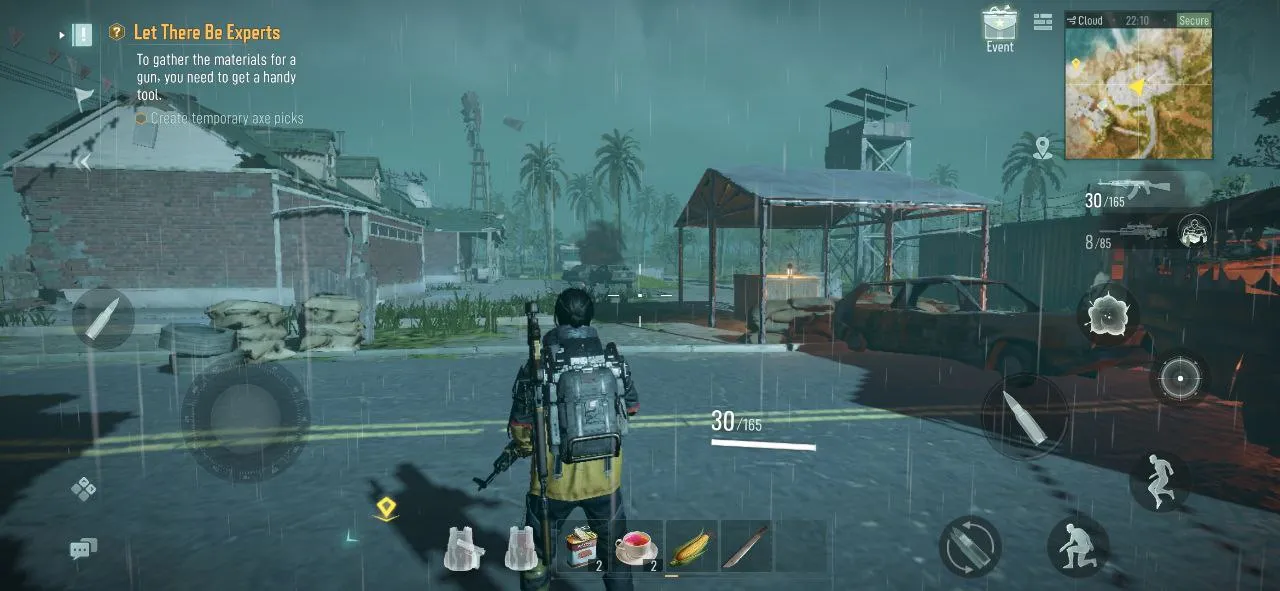Reload with the circular-arrows magazine button
The image size is (1280, 591).
coord(969,546)
